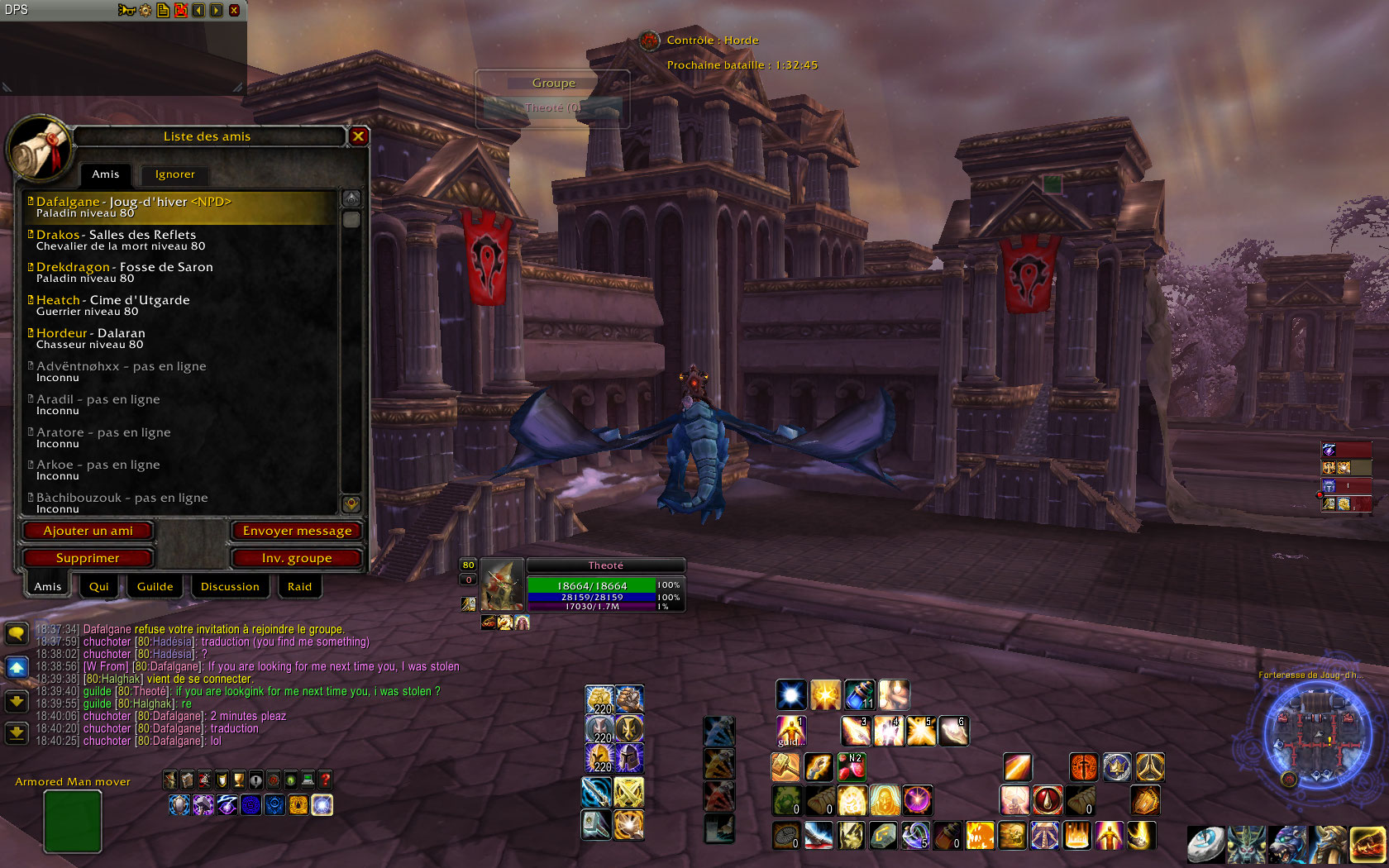Image resolution: width=1389 pixels, height=868 pixels.
Task: Open the achievements trophy icon
Action: [238, 780]
